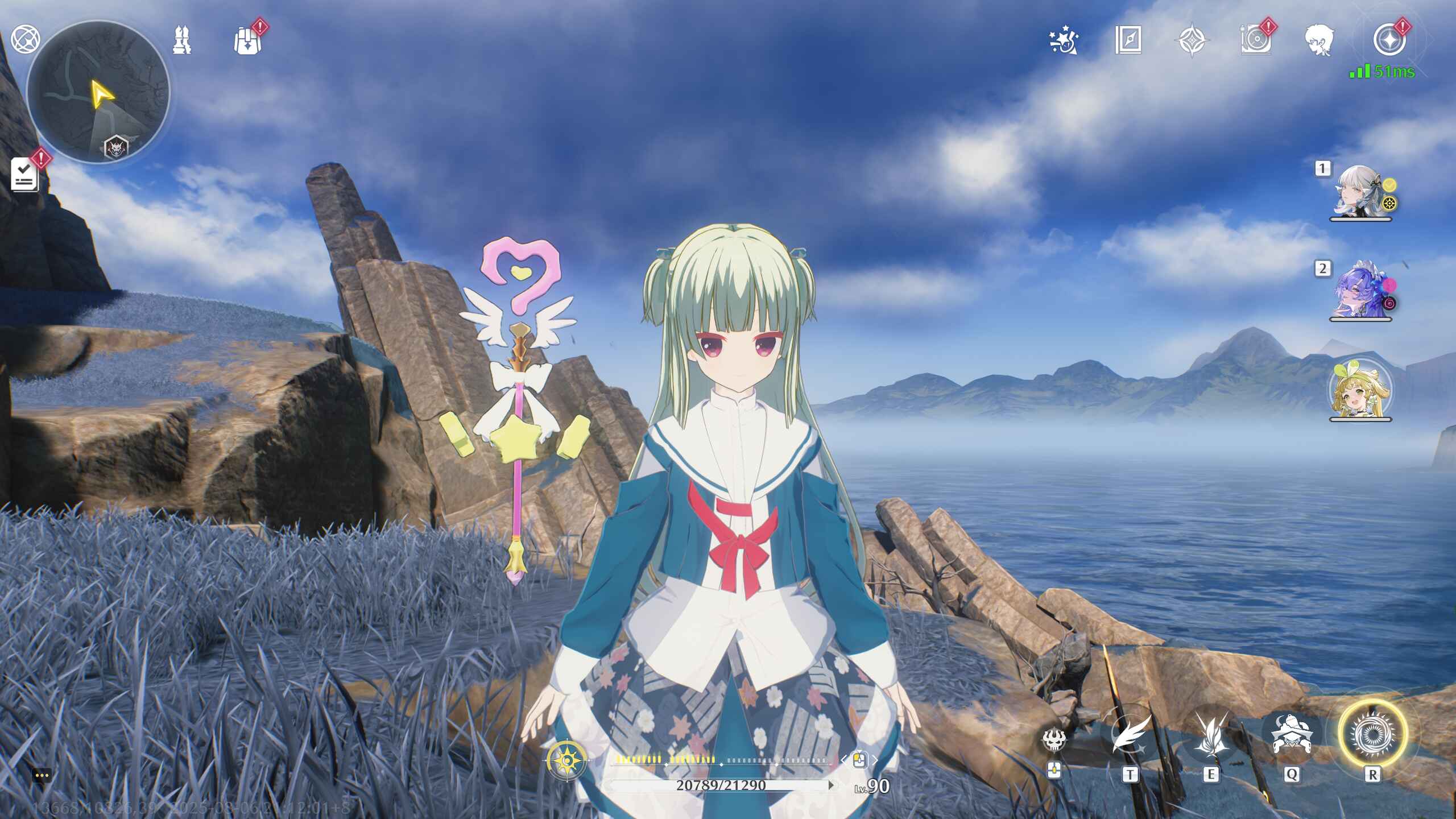Open the guidebook with compass icon
The width and height of the screenshot is (1456, 819).
tap(1128, 40)
